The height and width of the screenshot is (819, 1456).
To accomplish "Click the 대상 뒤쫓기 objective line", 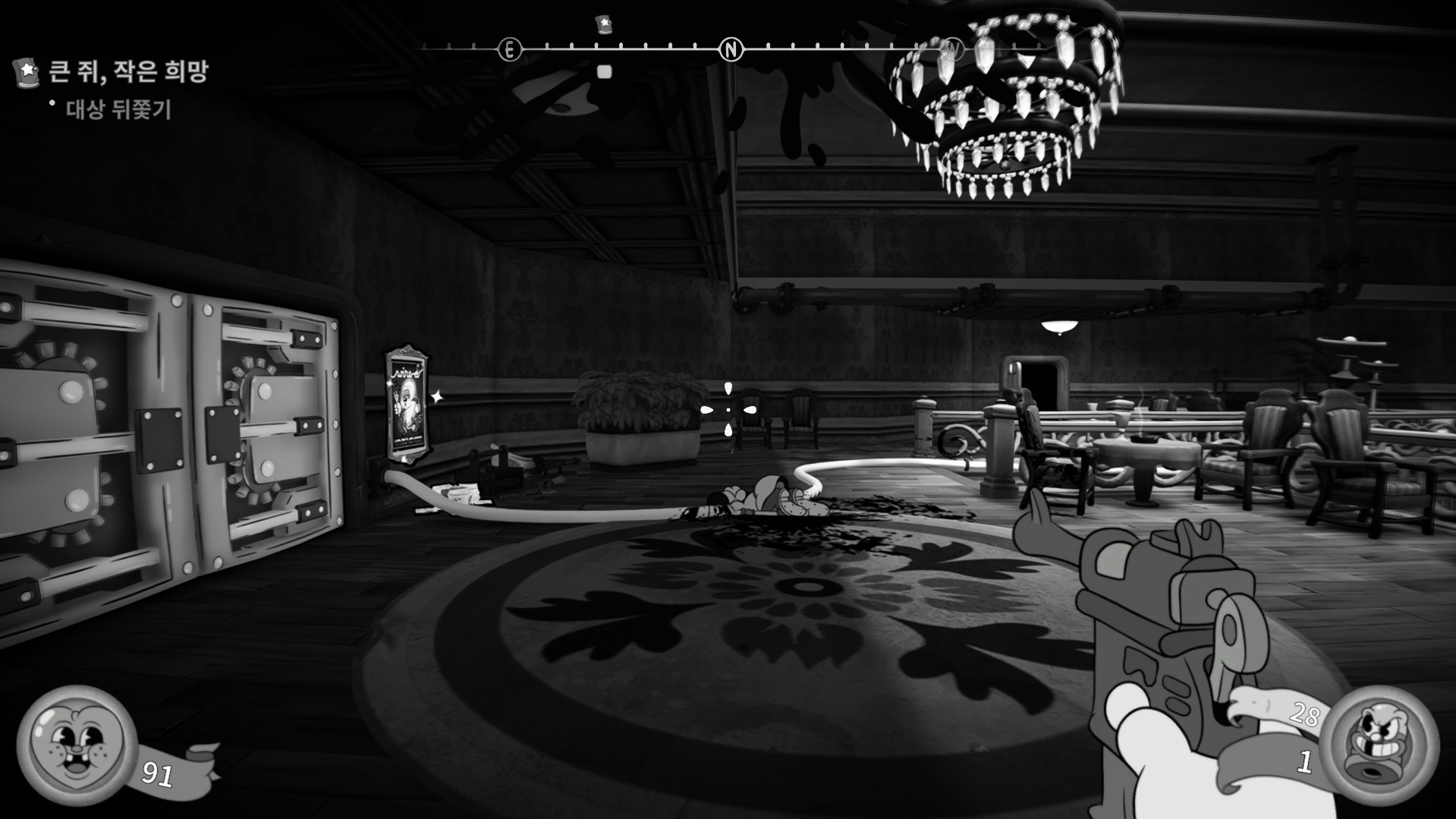I will click(118, 110).
